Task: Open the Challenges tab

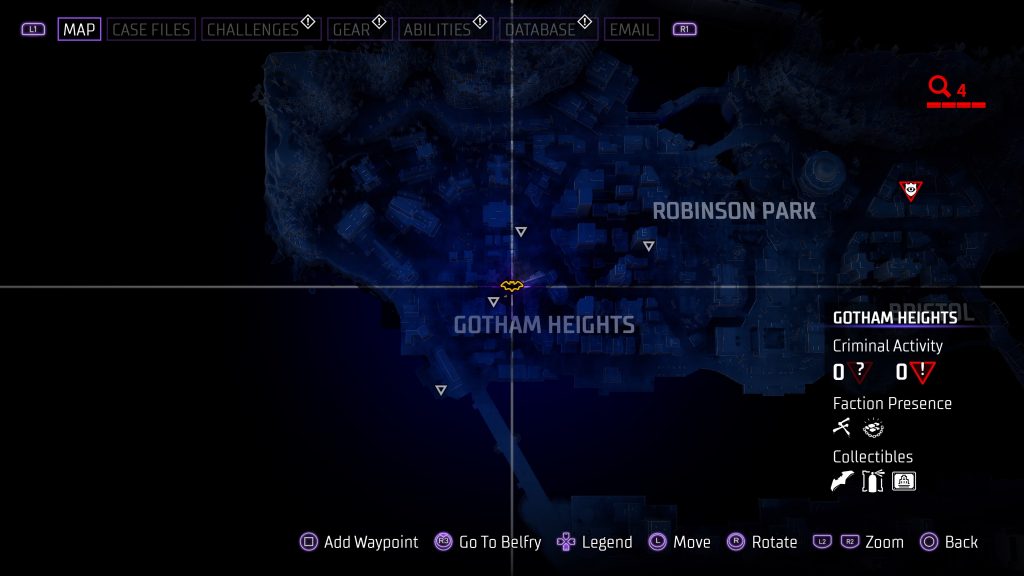Action: point(253,29)
